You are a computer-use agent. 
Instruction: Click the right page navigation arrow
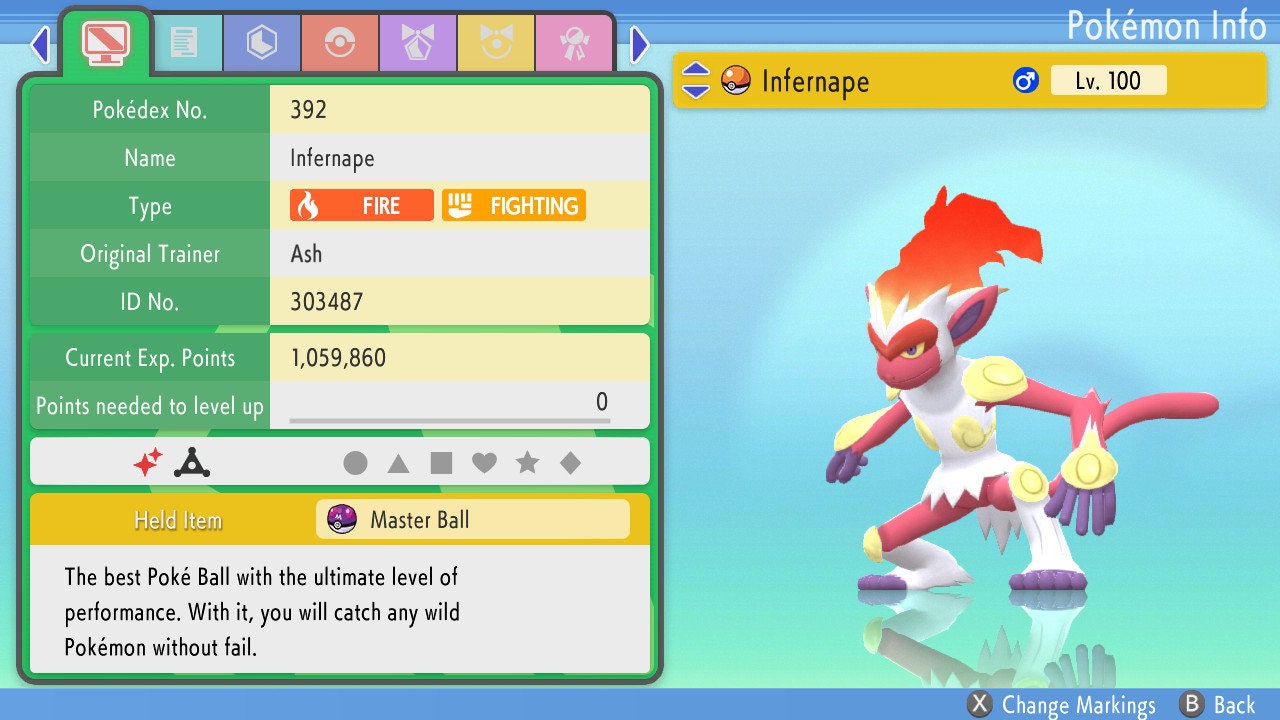coord(638,45)
